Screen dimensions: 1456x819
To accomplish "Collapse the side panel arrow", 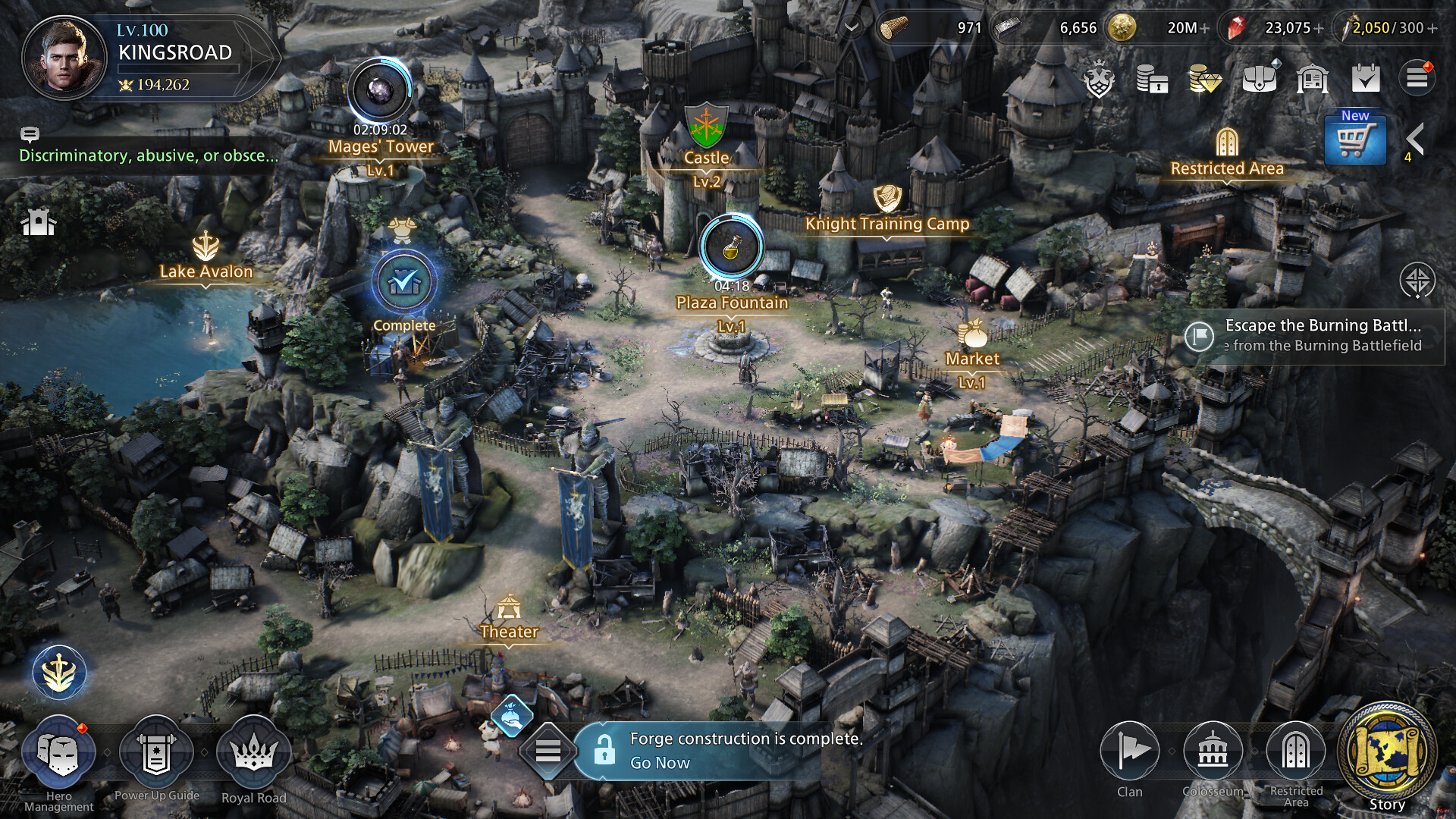I will coord(1414,139).
